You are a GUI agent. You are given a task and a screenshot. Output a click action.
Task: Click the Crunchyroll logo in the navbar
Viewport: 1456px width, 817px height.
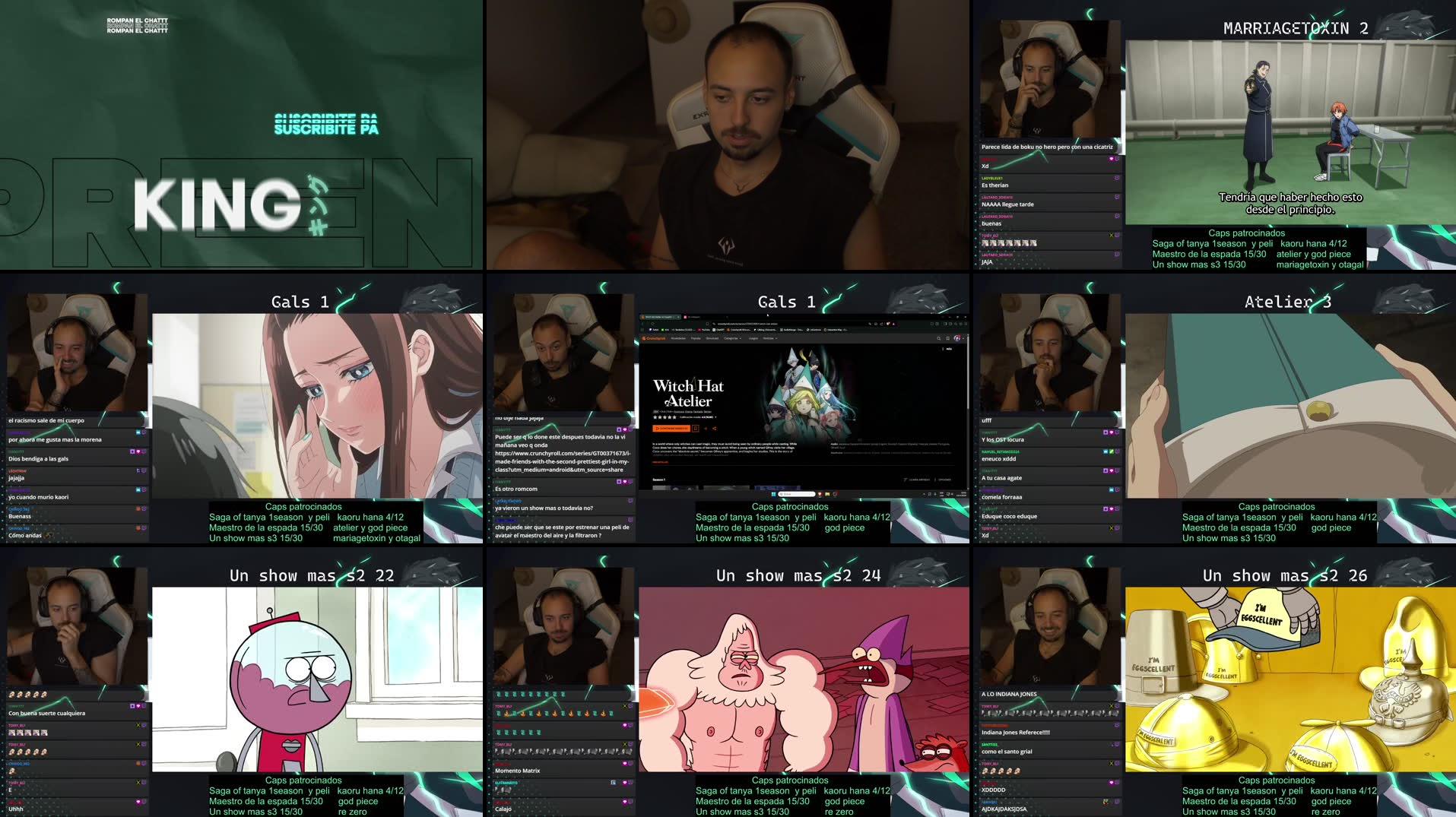[654, 338]
